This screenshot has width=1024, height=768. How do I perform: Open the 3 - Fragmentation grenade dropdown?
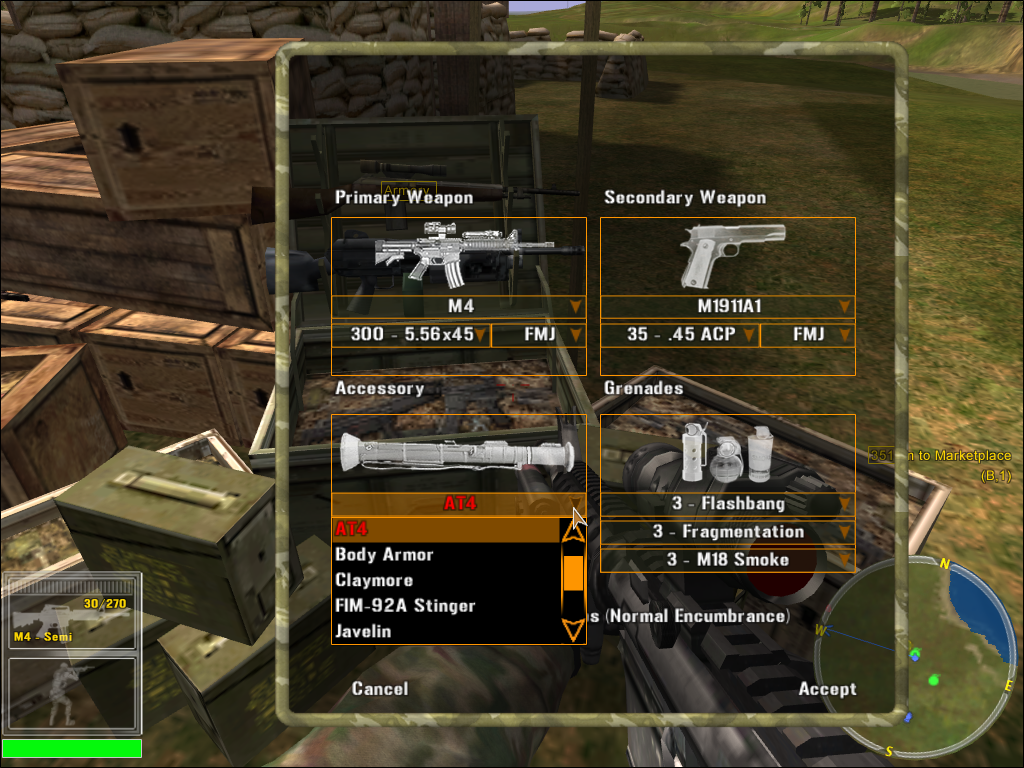728,532
